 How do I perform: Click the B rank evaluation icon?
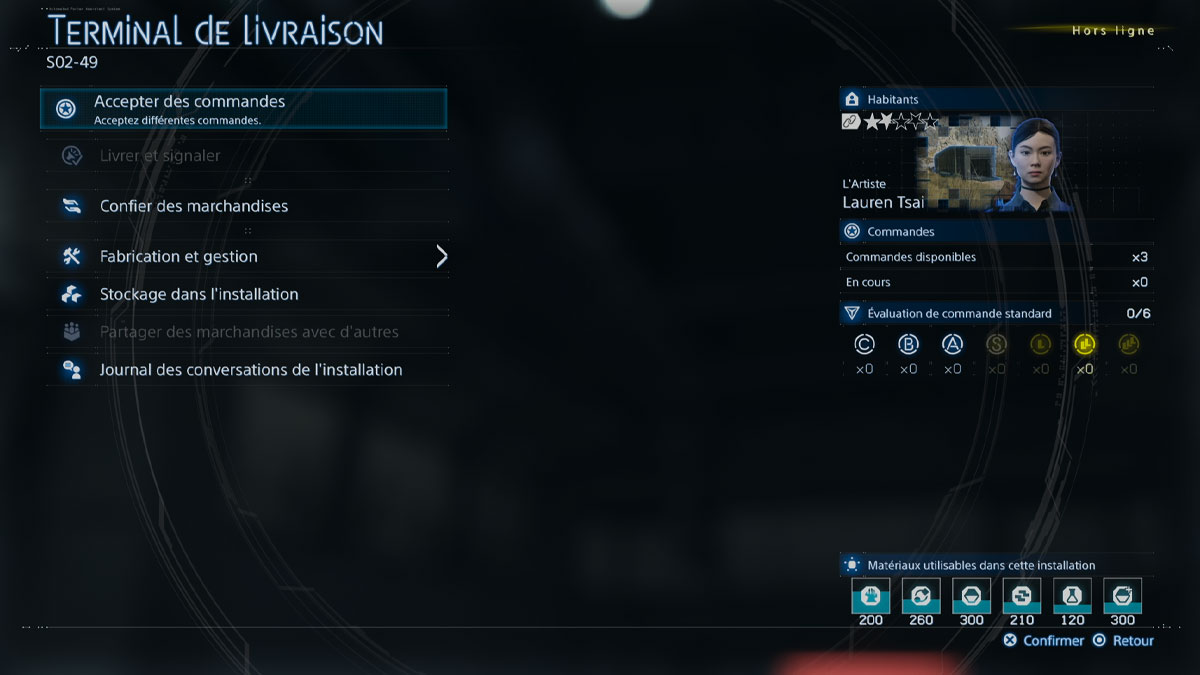coord(909,345)
